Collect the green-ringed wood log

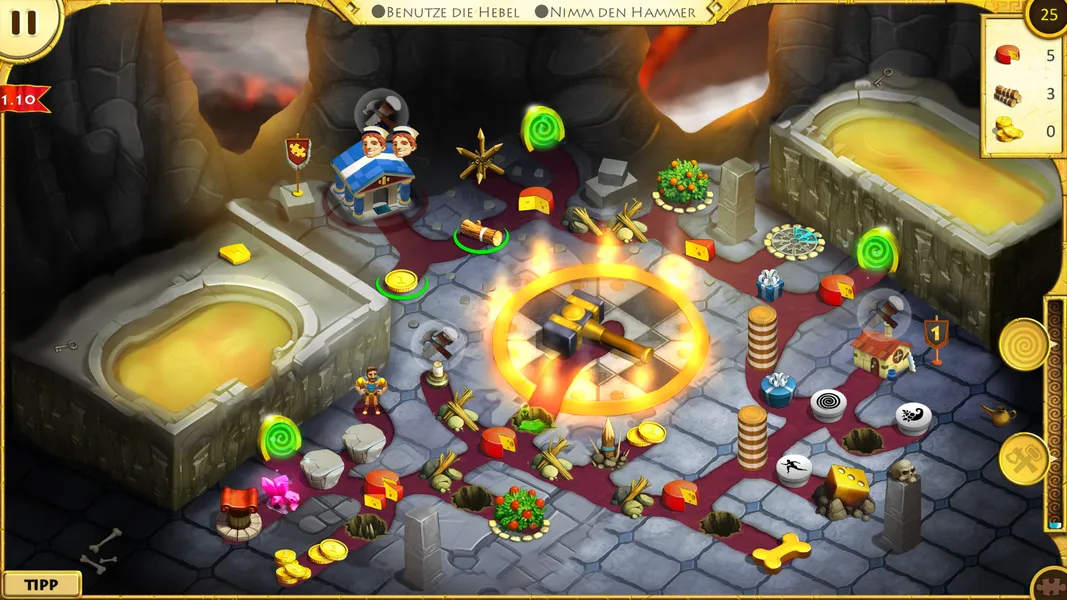(x=480, y=234)
